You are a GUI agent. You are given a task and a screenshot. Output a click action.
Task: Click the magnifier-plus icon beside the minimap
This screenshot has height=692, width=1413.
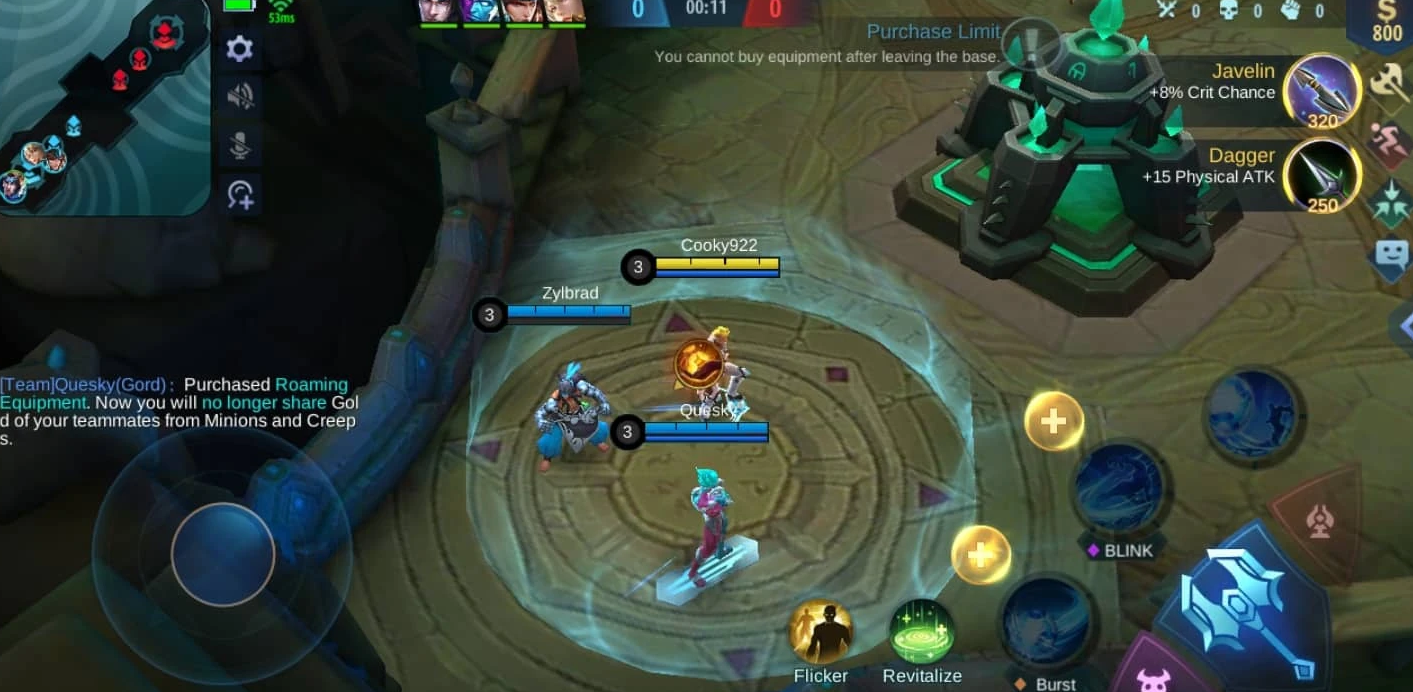(240, 193)
